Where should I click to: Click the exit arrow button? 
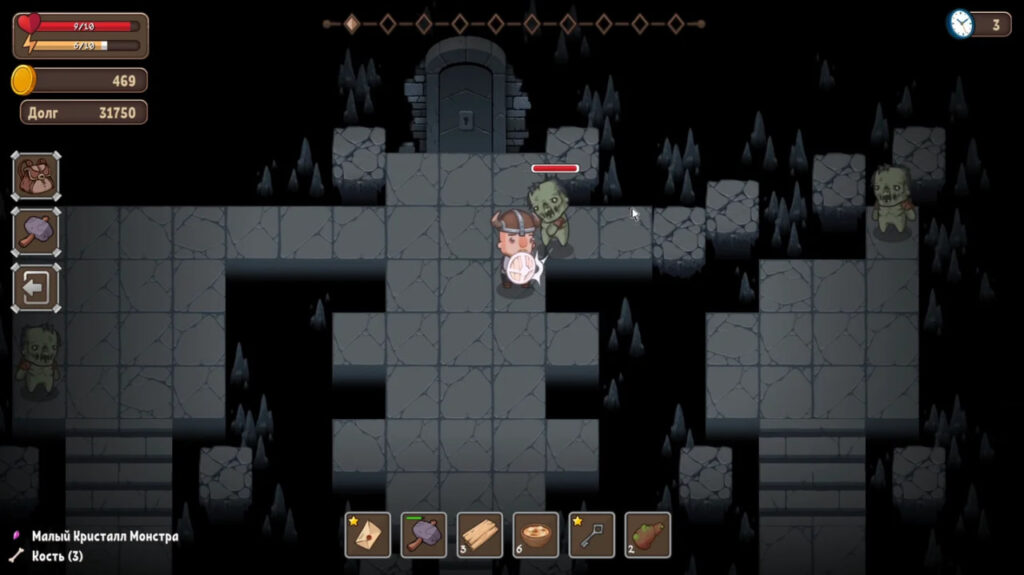[36, 288]
